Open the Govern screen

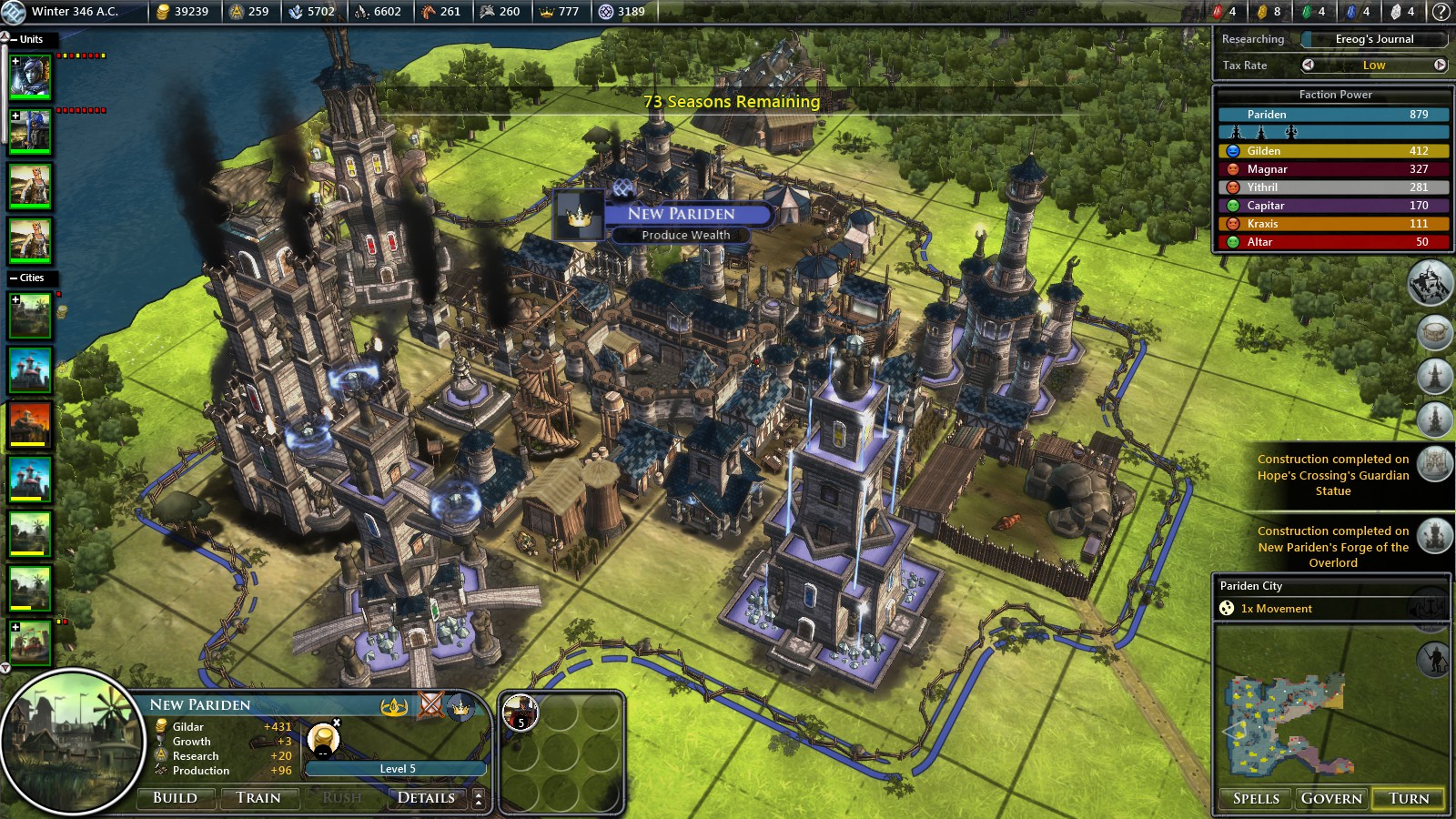coord(1331,798)
